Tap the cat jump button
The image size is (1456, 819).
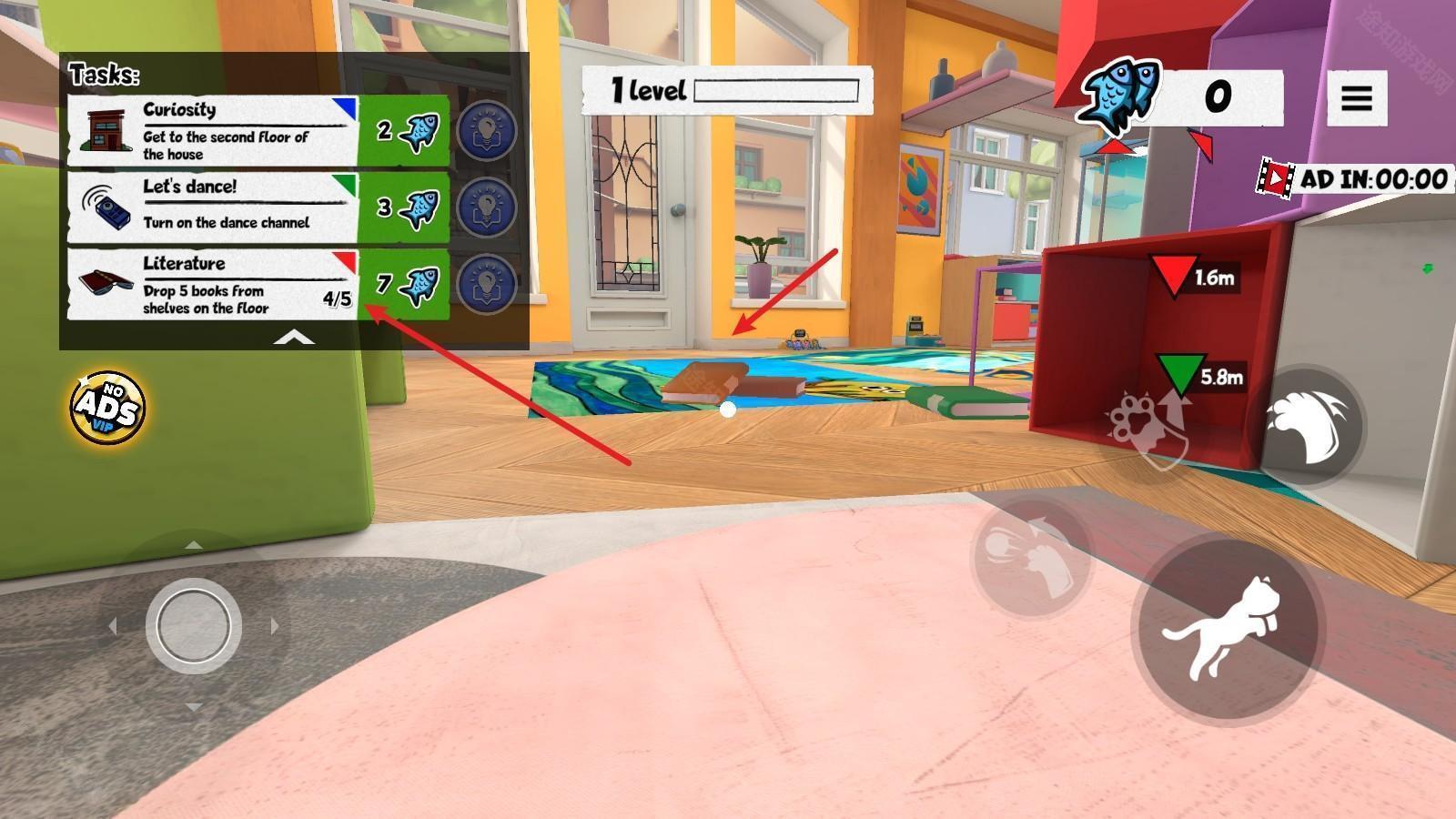point(1224,628)
